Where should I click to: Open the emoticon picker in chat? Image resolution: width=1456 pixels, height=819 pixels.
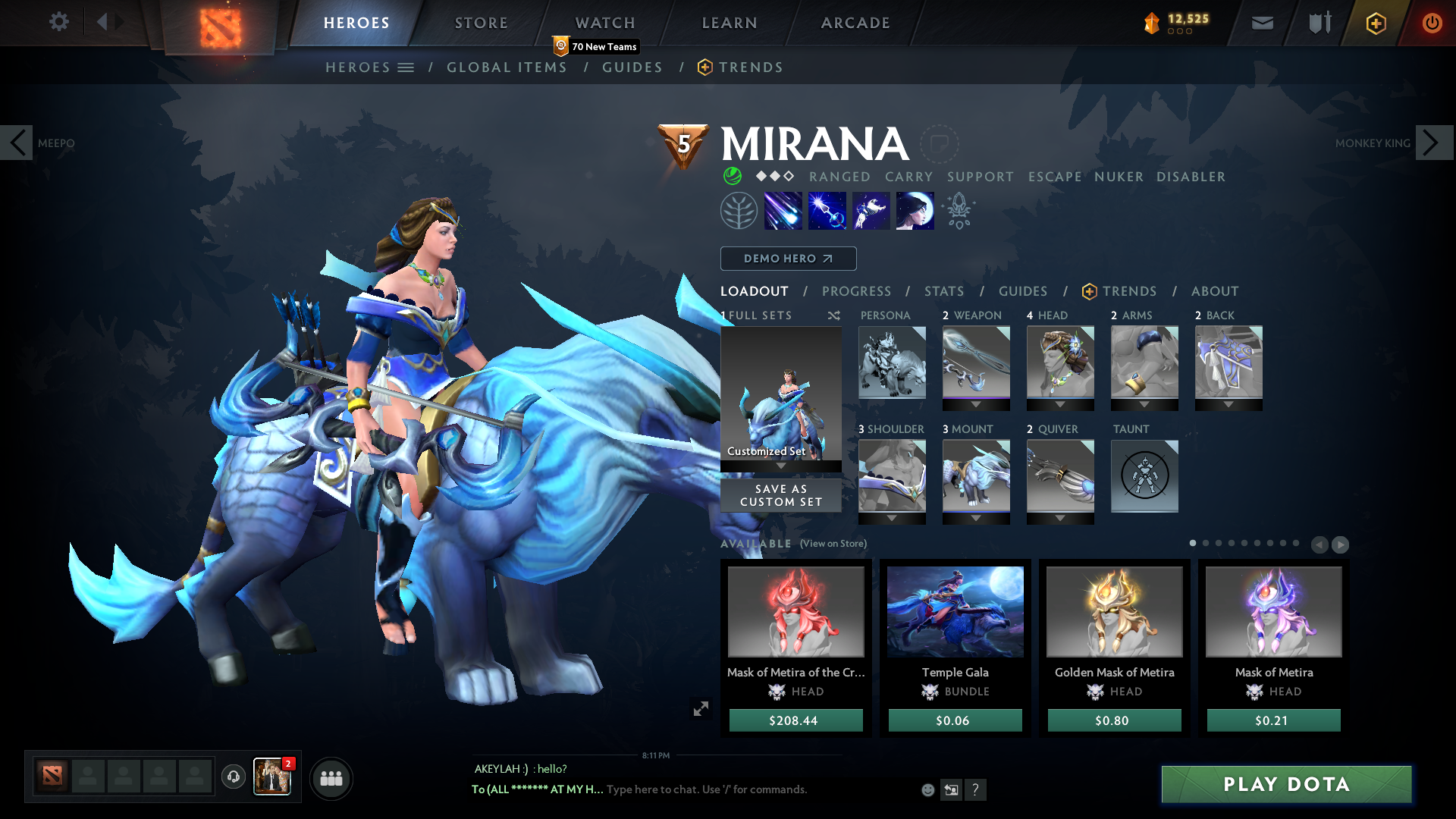coord(927,789)
